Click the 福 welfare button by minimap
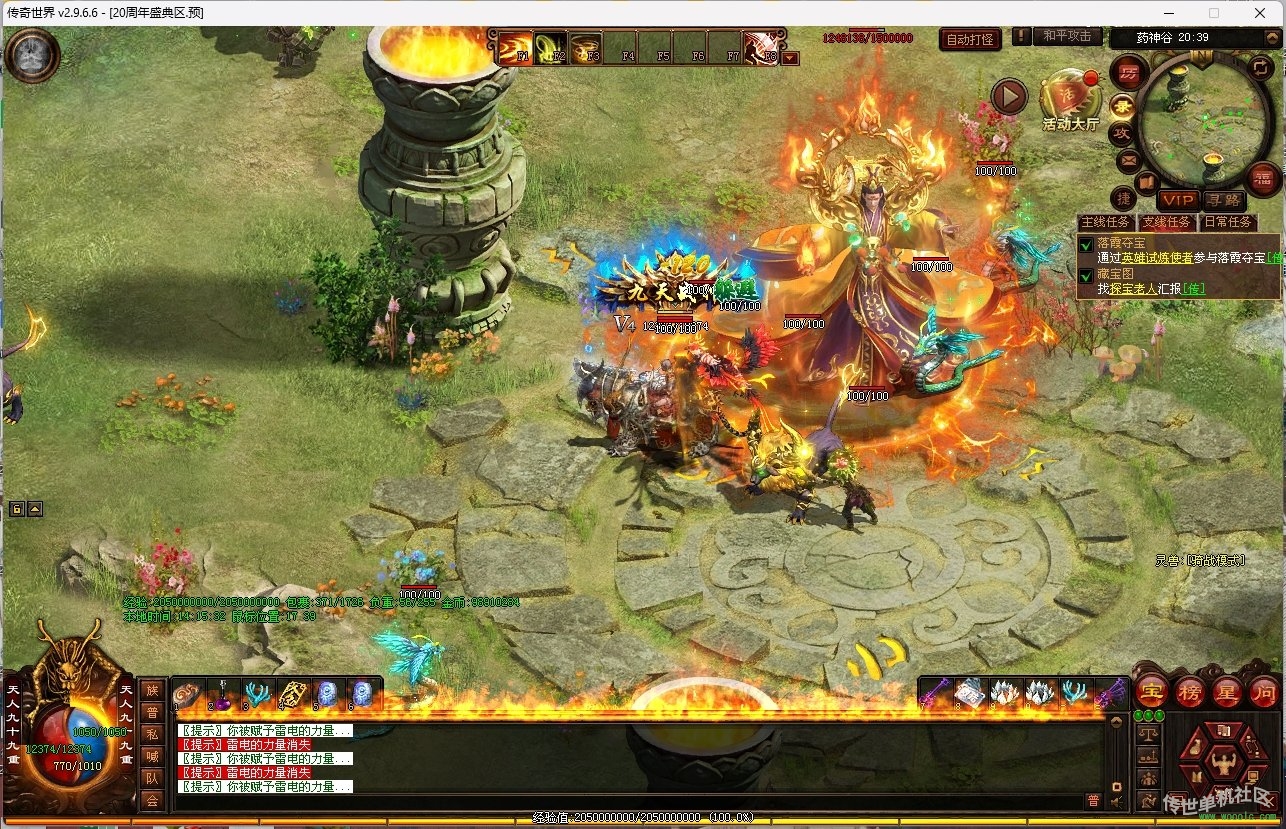The image size is (1286, 829). pyautogui.click(x=1263, y=179)
